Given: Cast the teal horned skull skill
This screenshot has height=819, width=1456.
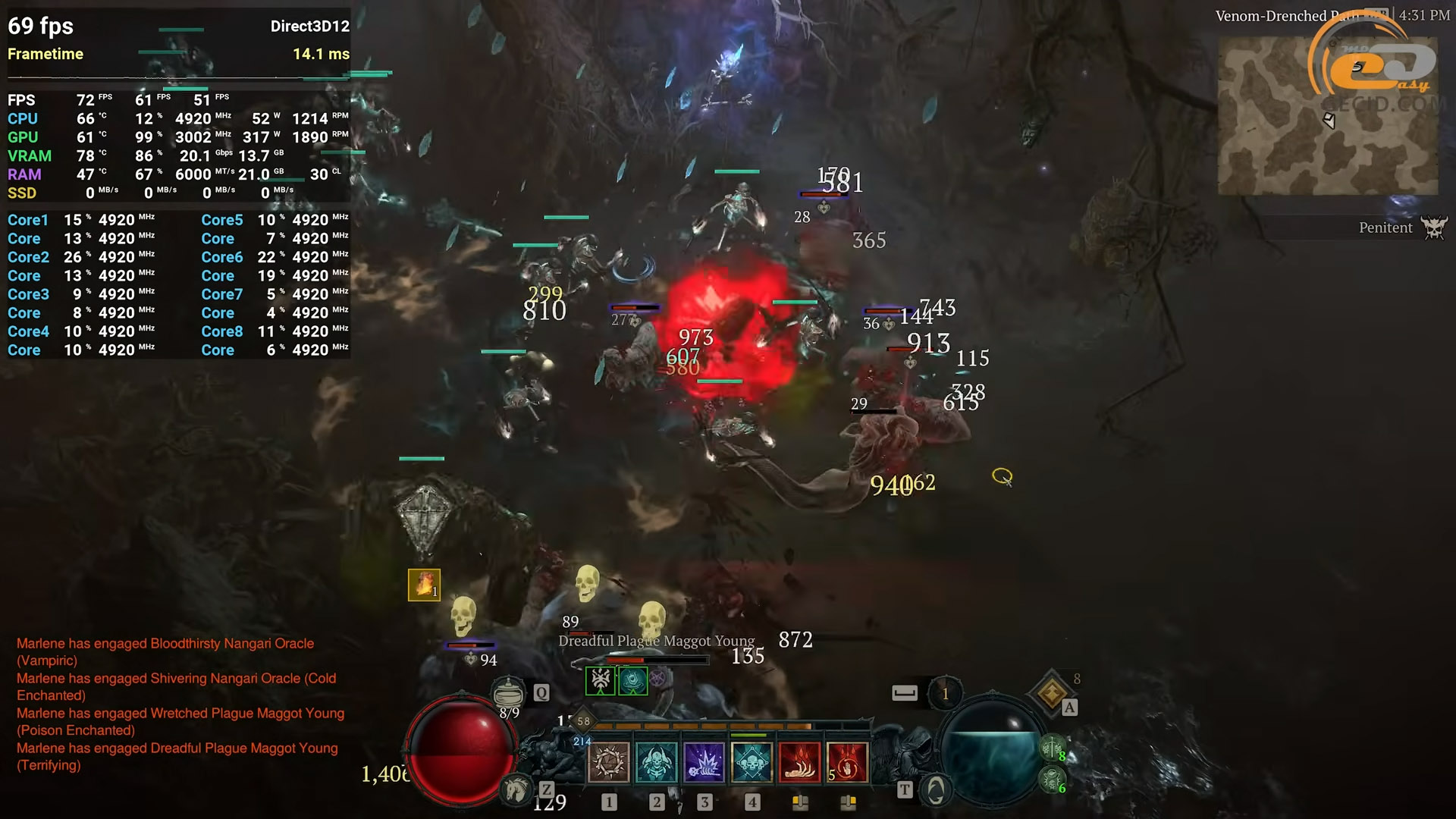Looking at the screenshot, I should [656, 762].
